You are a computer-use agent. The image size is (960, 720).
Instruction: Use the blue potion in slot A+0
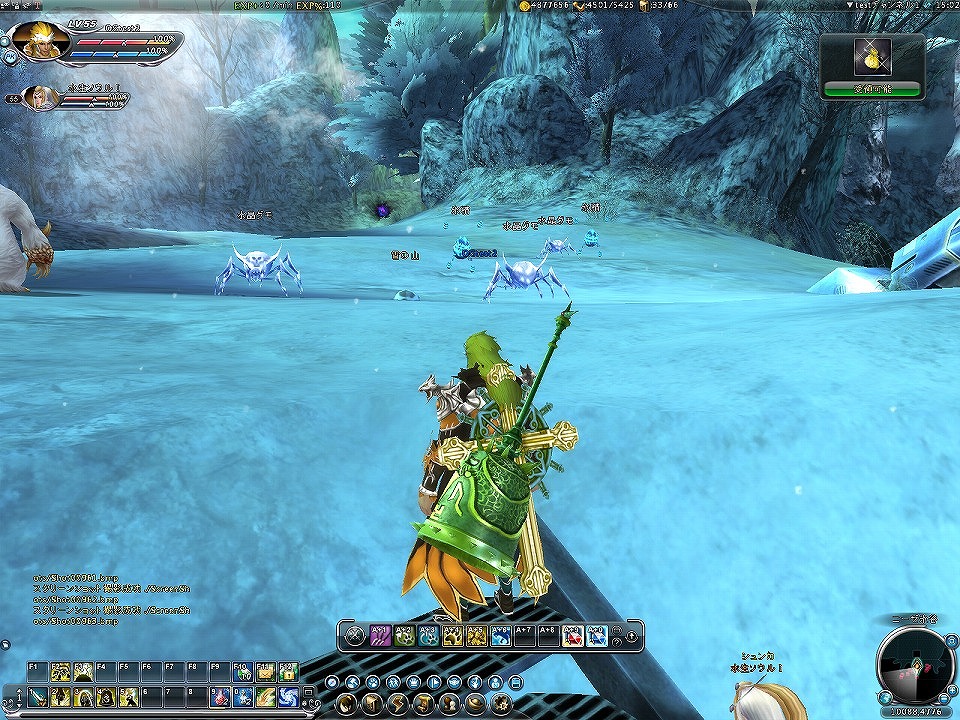[x=597, y=636]
